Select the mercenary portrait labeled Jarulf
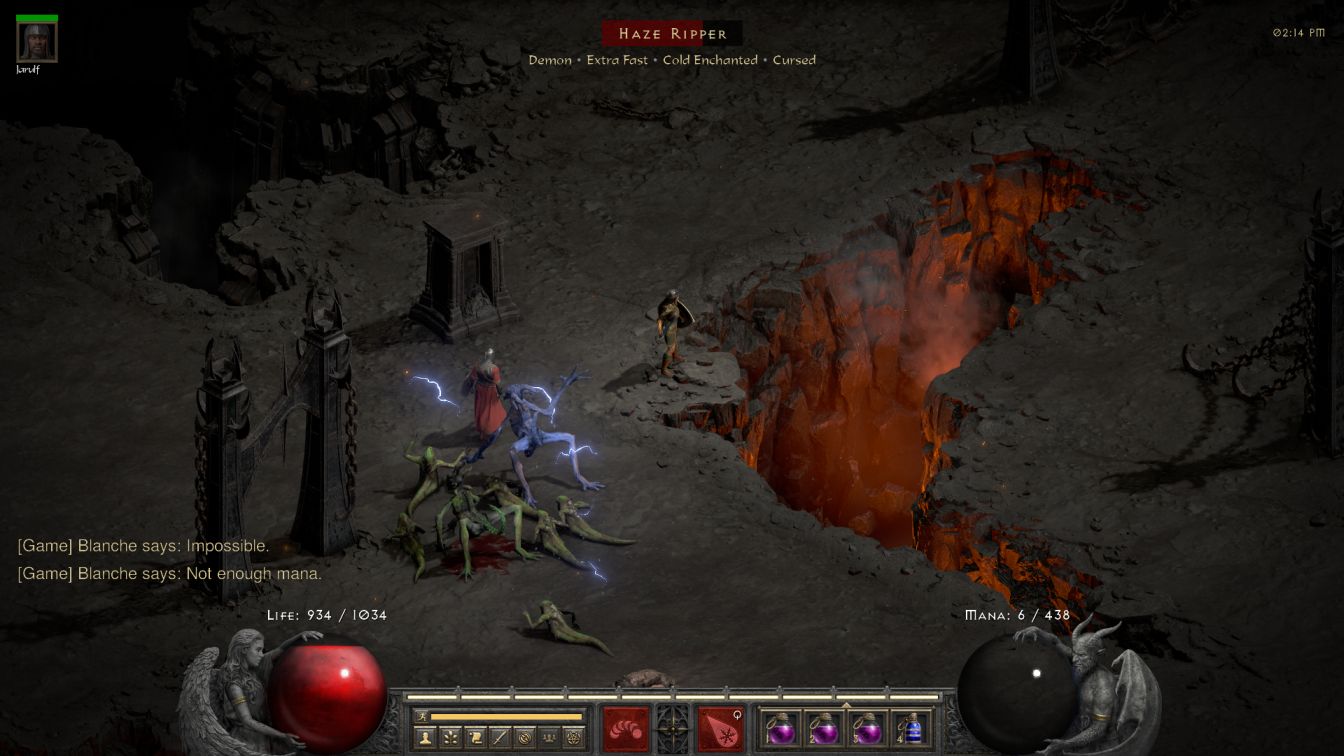 (x=37, y=42)
